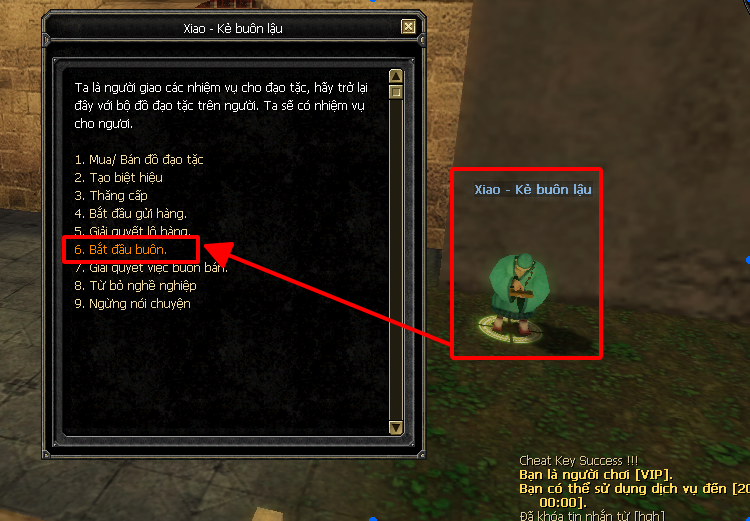Choose "2. Tạo biệt hiệu" option
Viewport: 750px width, 521px height.
[118, 178]
